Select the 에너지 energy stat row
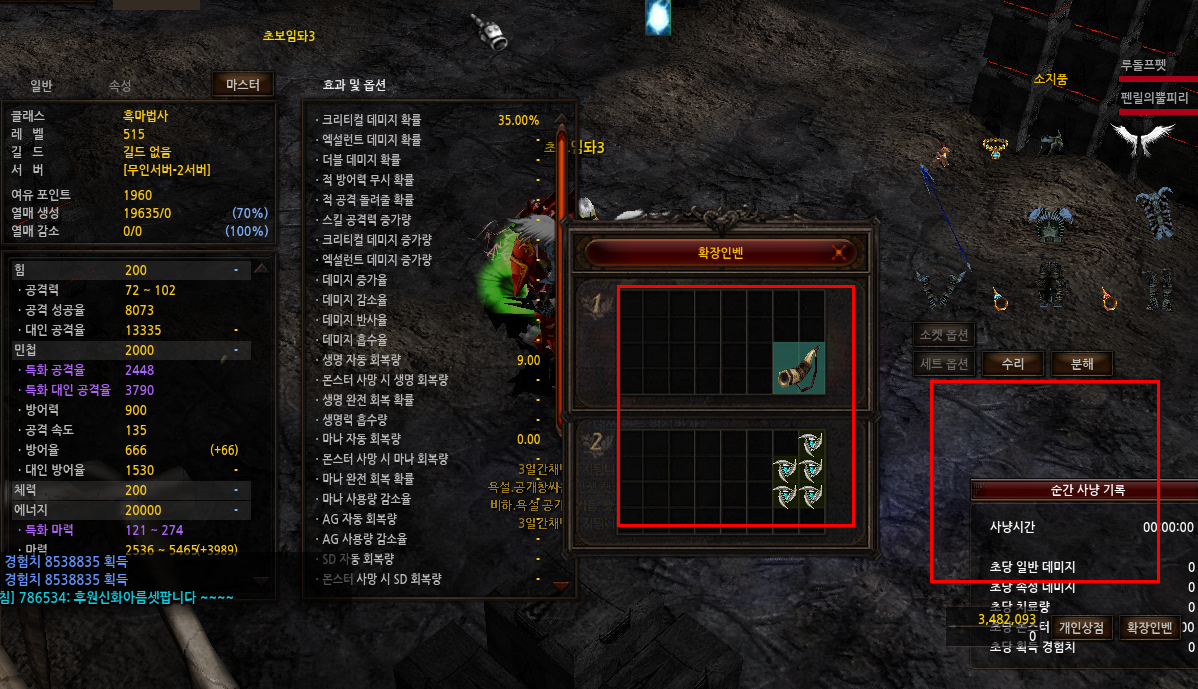This screenshot has height=689, width=1198. tap(128, 510)
